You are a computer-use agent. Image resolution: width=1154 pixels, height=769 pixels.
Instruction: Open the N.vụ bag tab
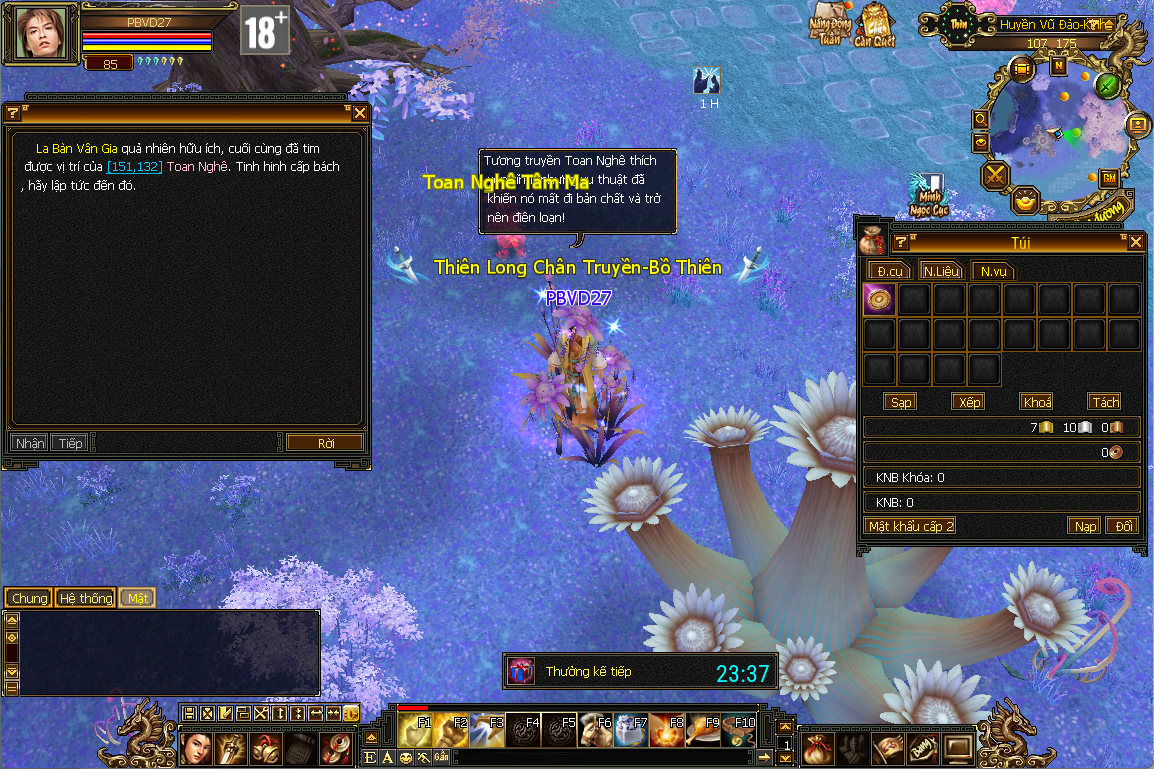point(993,271)
